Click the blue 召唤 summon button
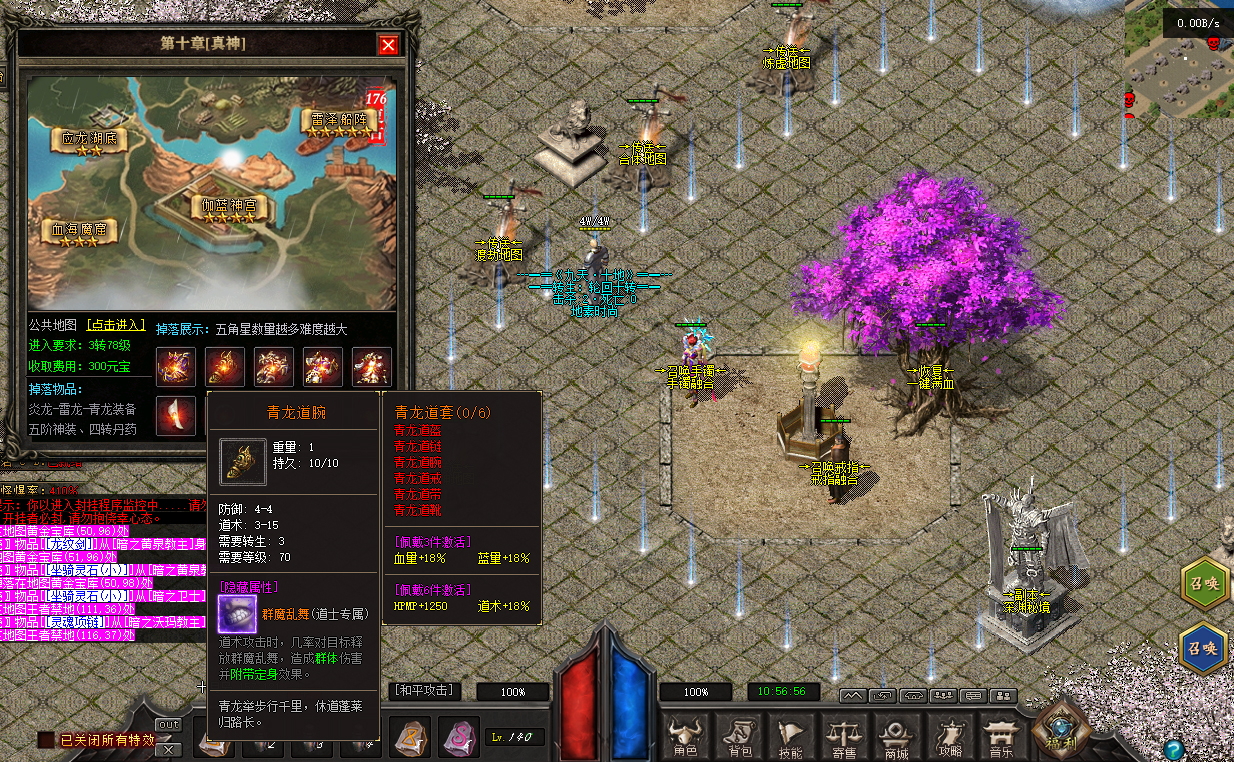This screenshot has width=1234, height=762. pyautogui.click(x=1203, y=648)
